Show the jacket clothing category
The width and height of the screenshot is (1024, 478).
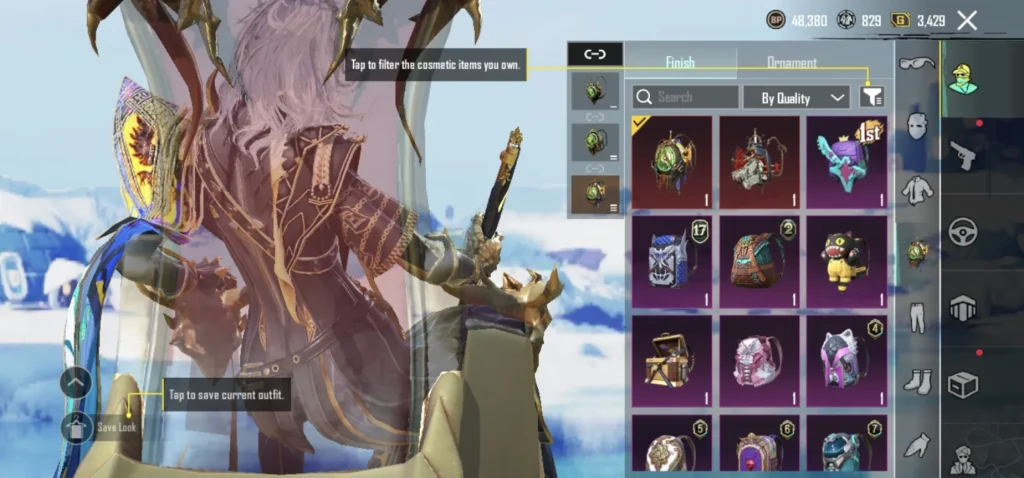917,190
